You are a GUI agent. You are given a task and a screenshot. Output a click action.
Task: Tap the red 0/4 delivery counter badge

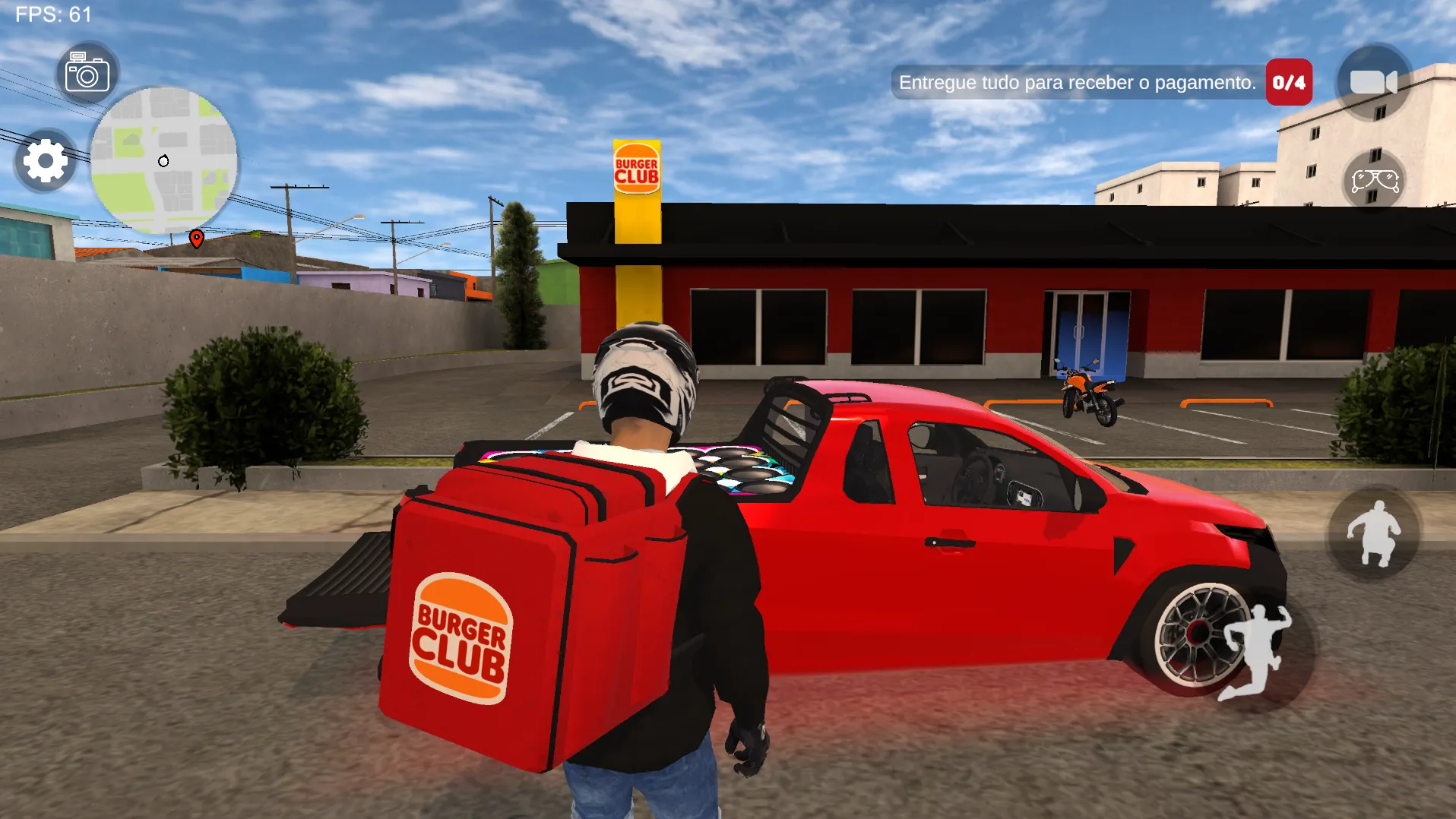coord(1287,82)
